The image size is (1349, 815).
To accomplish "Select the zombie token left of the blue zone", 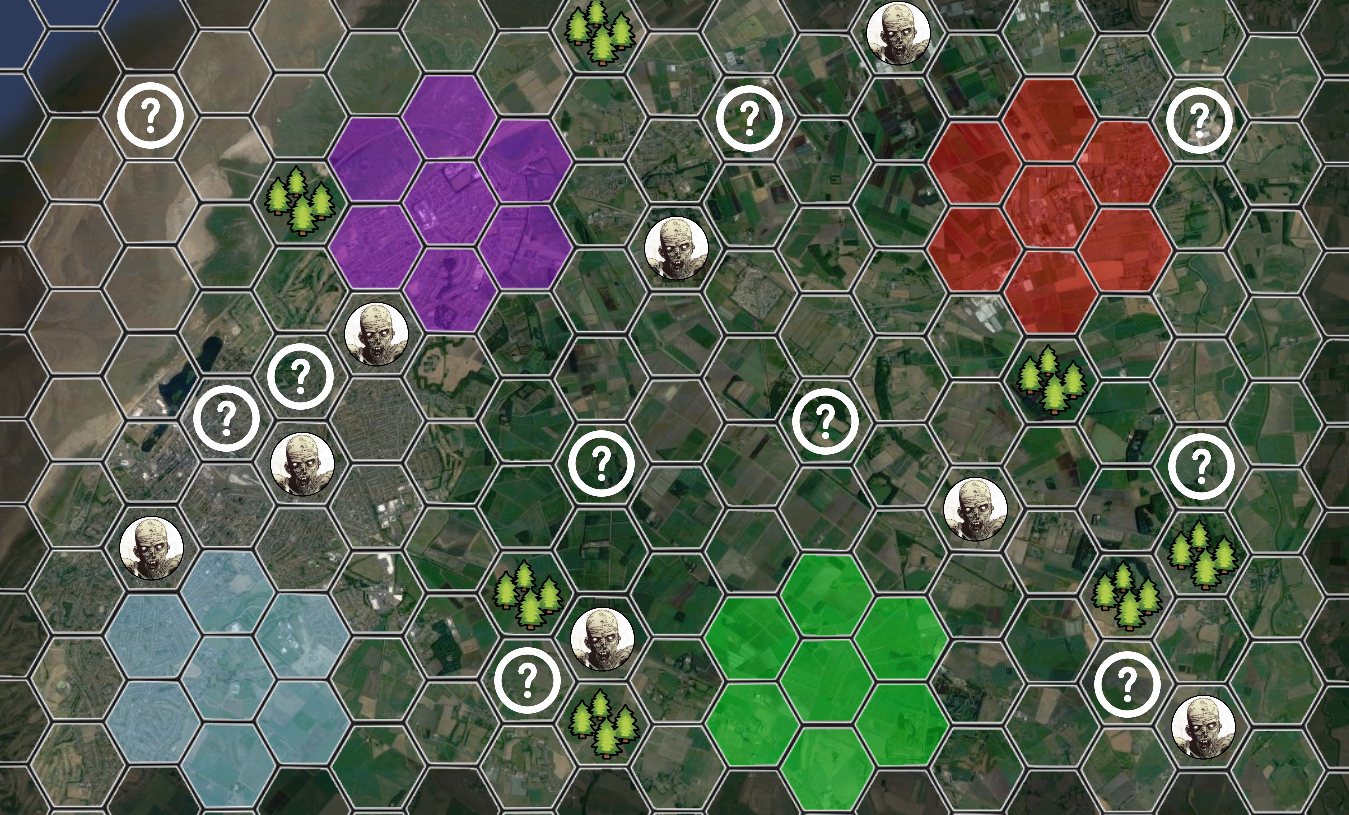I will point(152,549).
